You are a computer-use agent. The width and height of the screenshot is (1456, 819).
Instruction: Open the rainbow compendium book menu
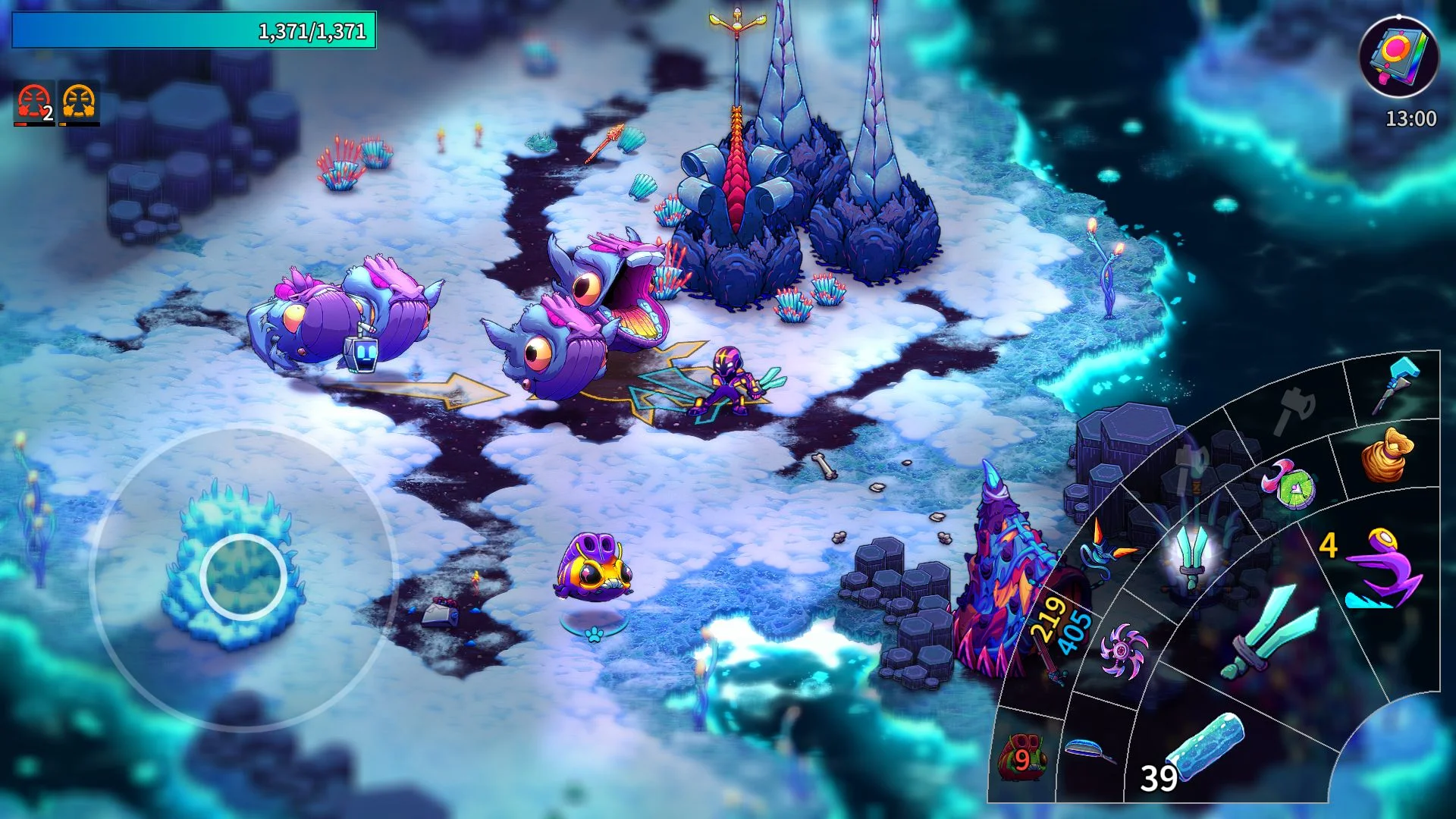tap(1399, 57)
